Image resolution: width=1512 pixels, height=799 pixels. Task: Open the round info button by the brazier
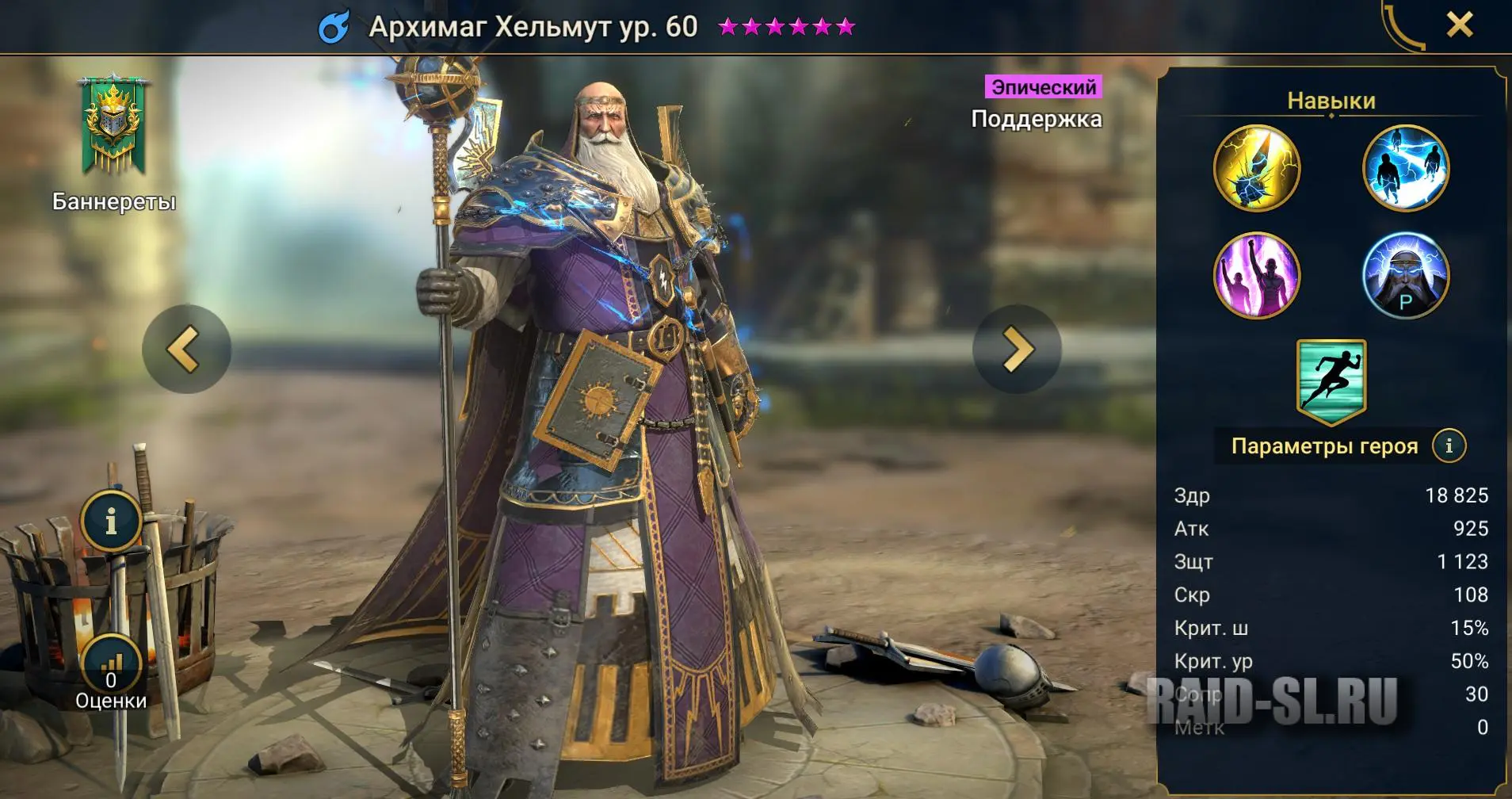(x=111, y=522)
